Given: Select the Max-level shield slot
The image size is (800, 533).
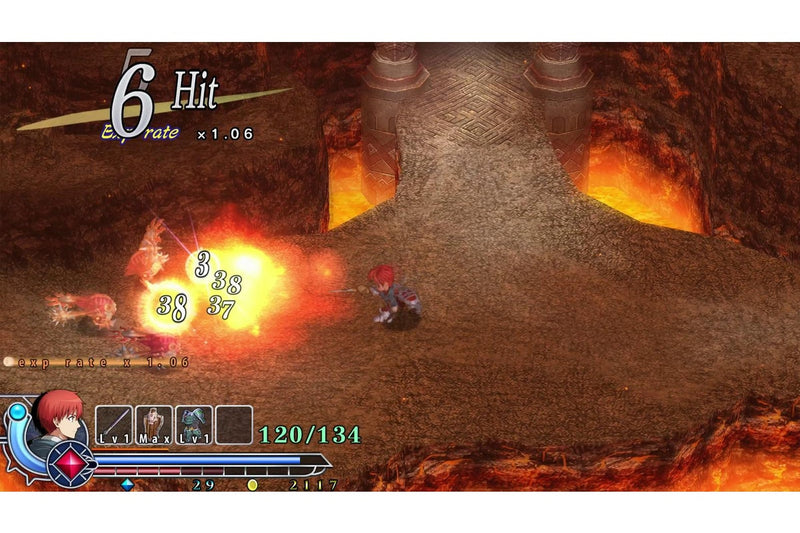Looking at the screenshot, I should [154, 424].
